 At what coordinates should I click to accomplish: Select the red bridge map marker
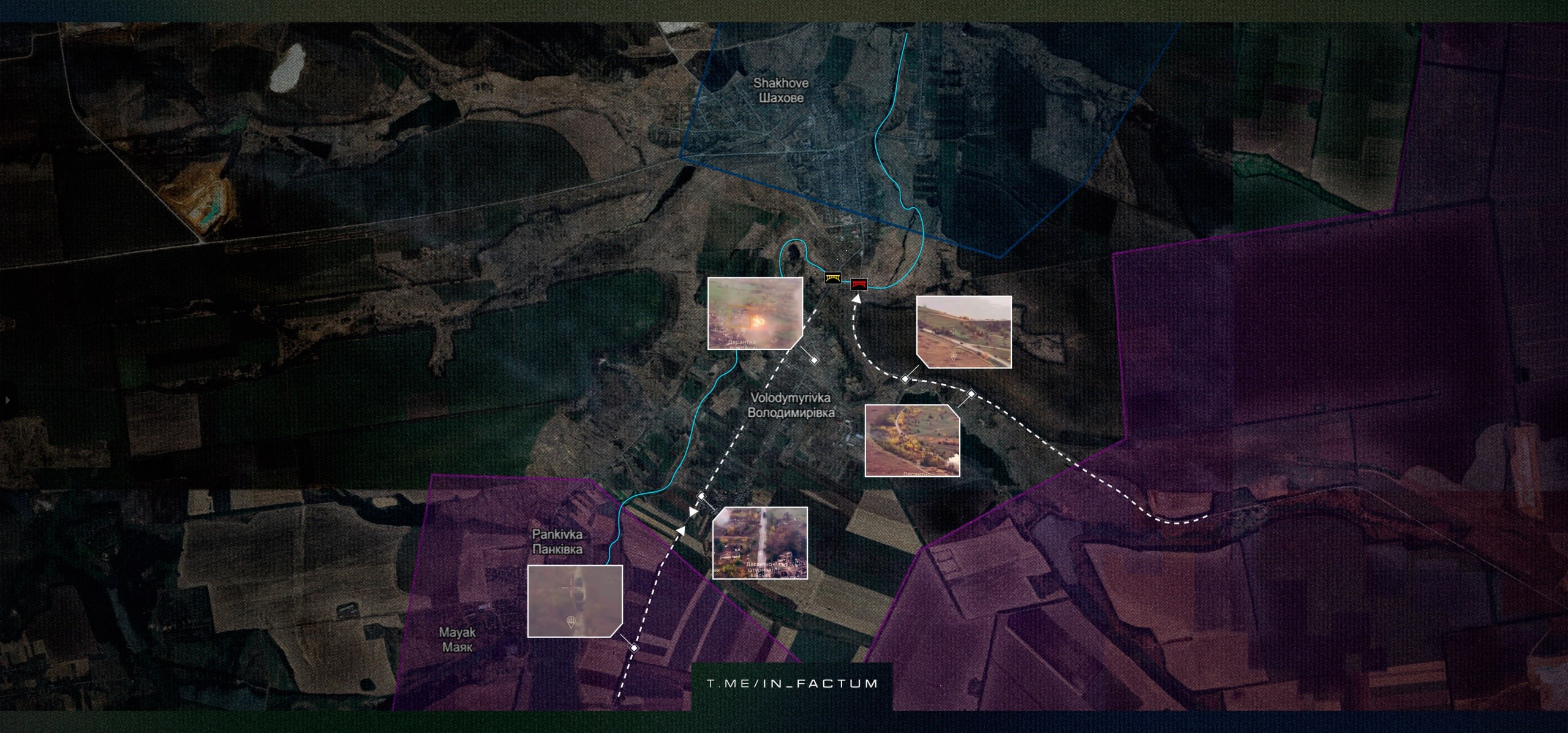click(x=859, y=284)
